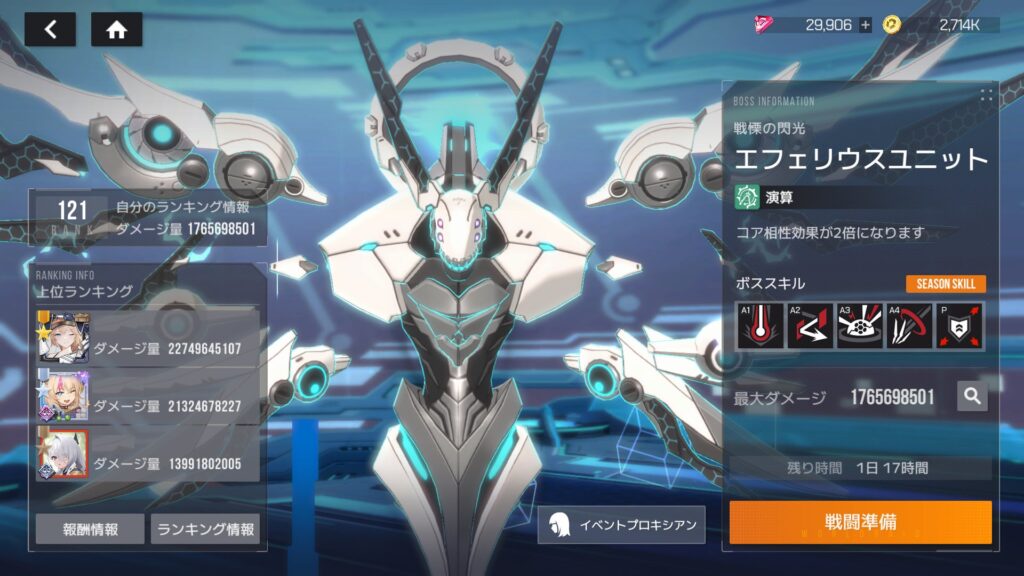Expand the boss information panel corner dots
Image resolution: width=1024 pixels, height=576 pixels.
[x=986, y=96]
